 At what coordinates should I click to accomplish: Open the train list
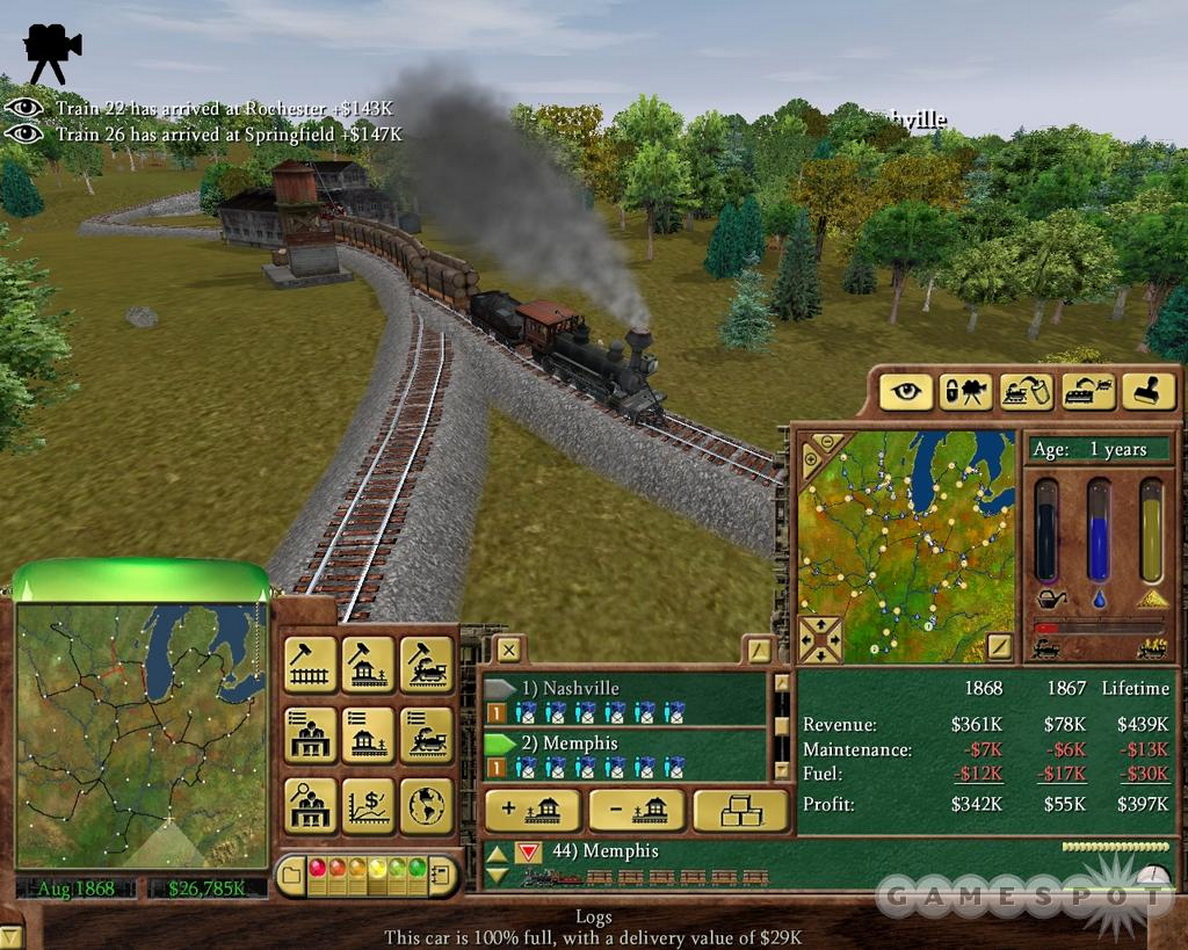pos(428,735)
